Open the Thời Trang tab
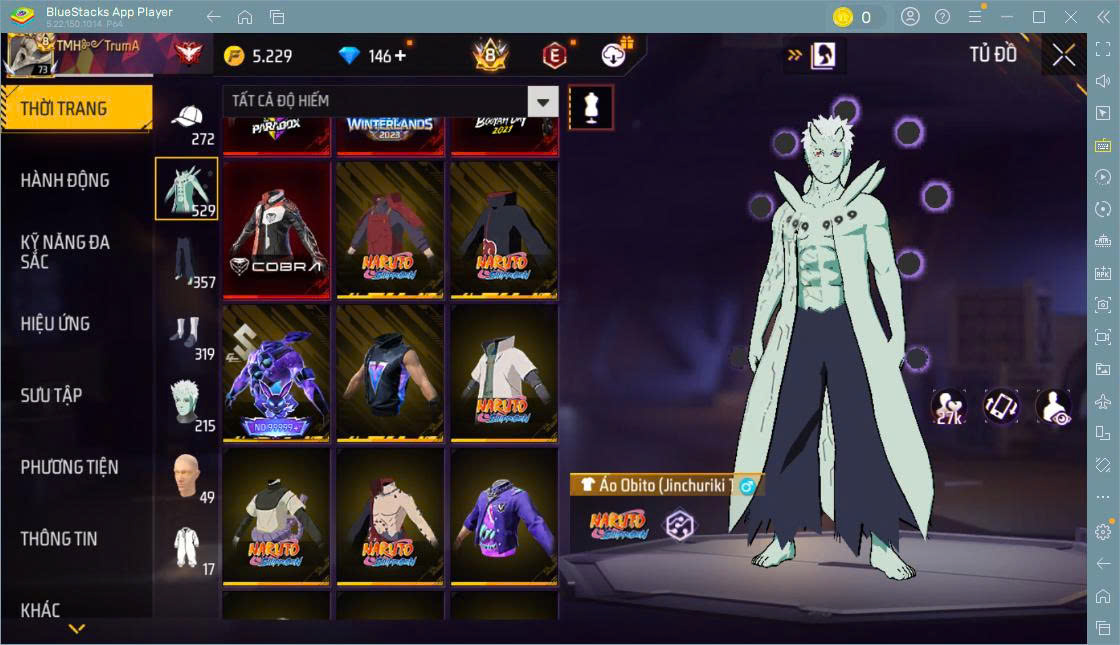 point(76,109)
